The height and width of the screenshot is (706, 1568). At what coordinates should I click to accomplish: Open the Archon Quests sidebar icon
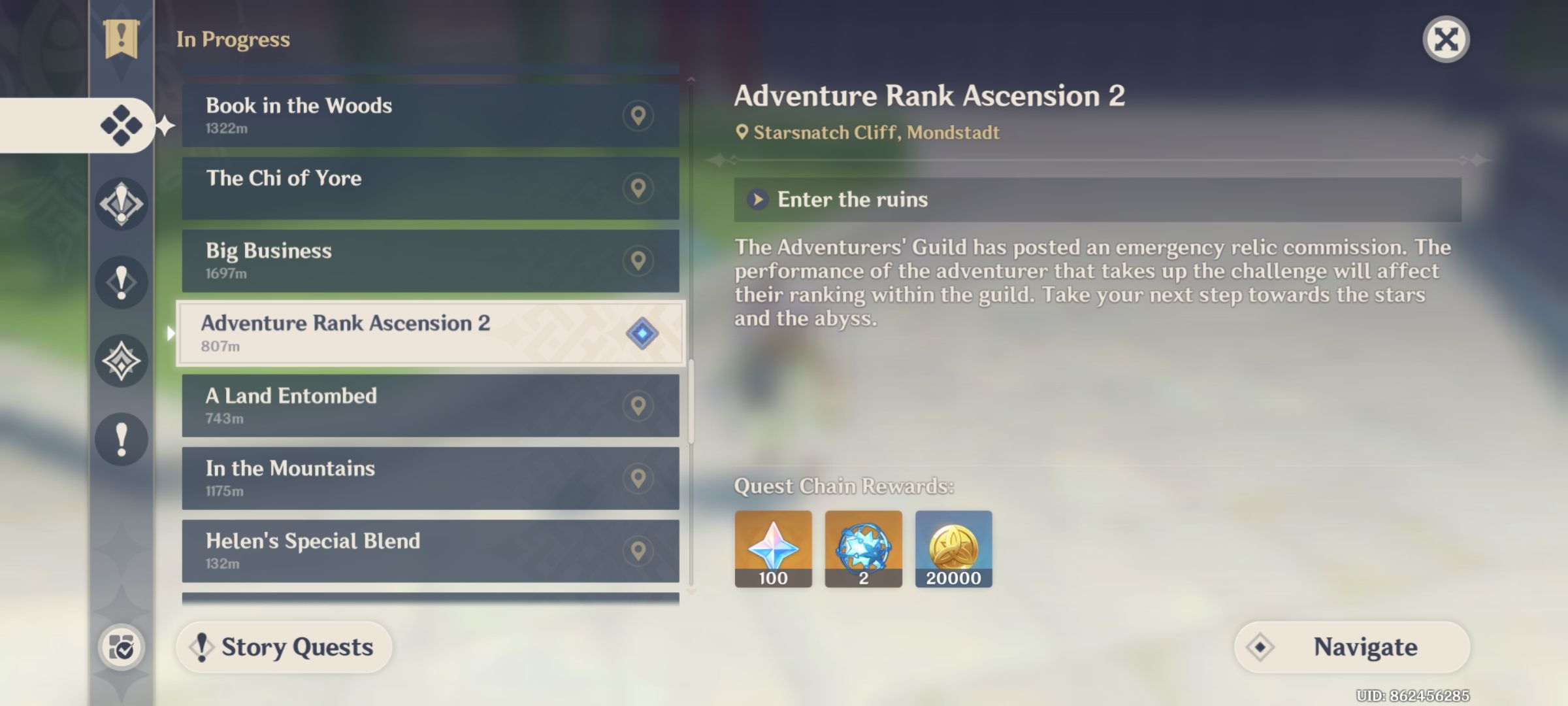click(121, 203)
